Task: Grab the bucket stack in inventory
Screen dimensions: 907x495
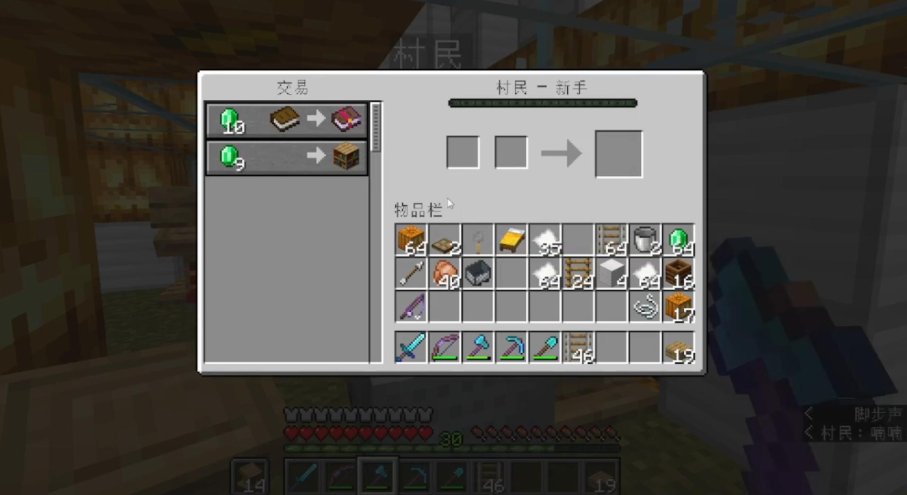Action: [645, 240]
